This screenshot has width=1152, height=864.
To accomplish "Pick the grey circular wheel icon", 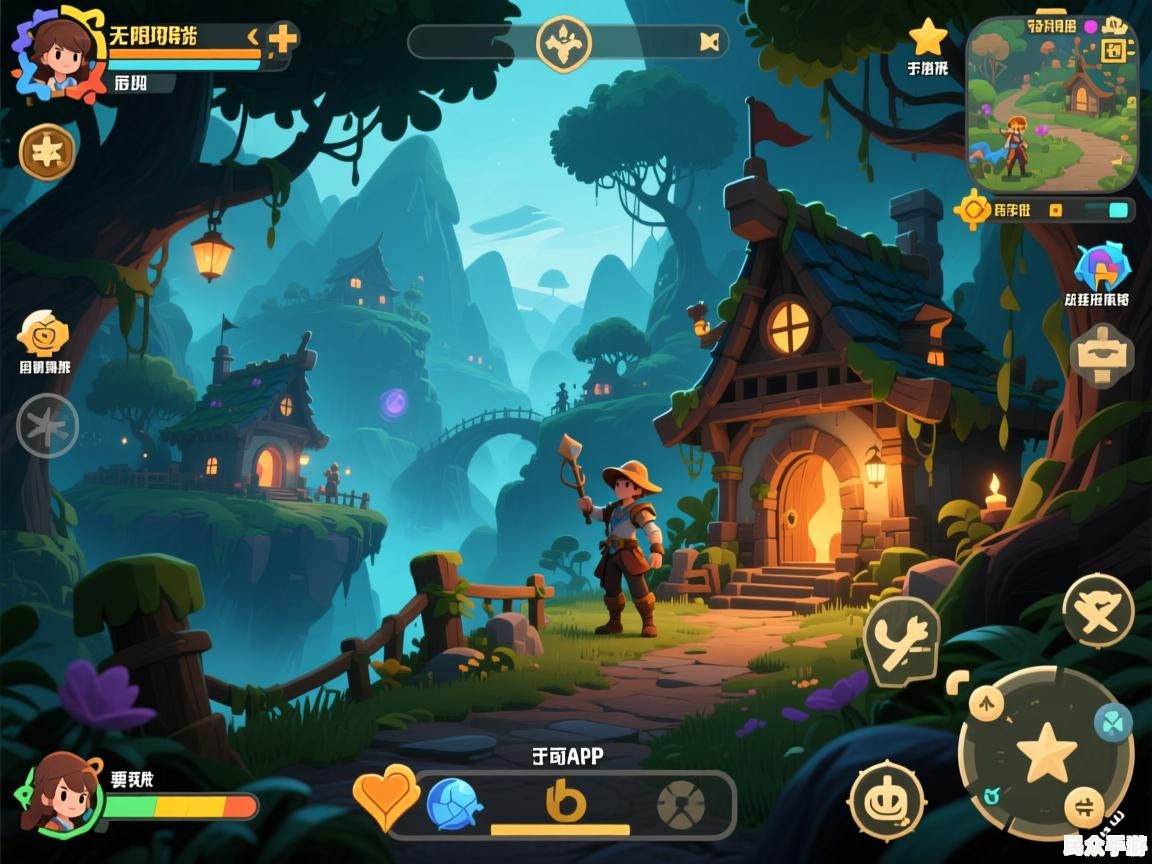I will 681,804.
